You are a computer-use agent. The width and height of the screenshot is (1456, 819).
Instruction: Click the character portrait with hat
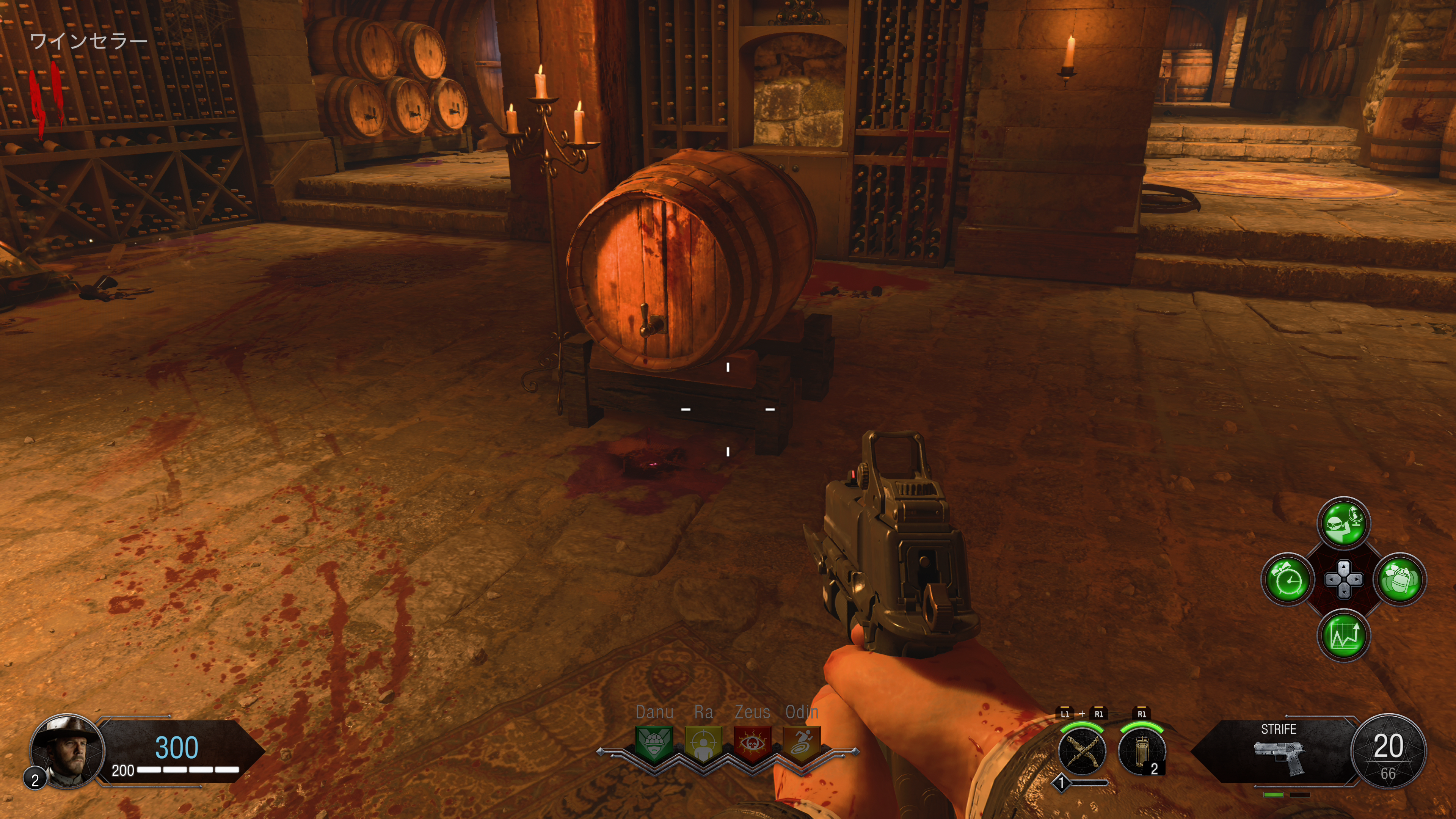click(x=66, y=751)
